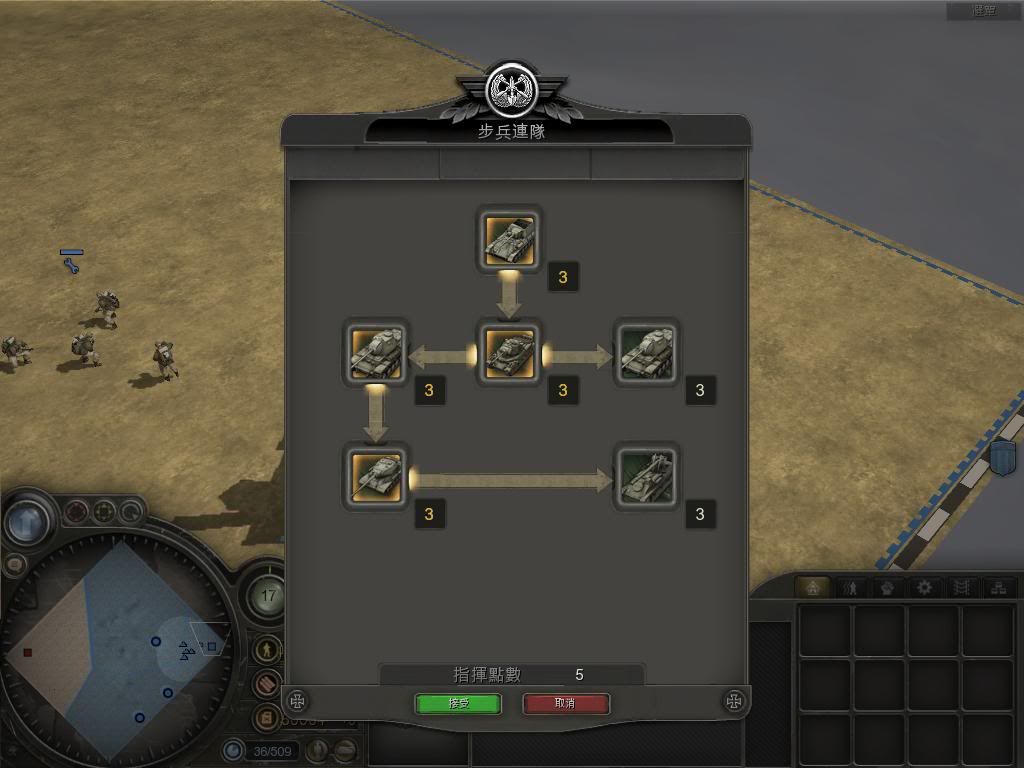Choose the central tank upgrade node
The width and height of the screenshot is (1024, 768).
point(510,353)
